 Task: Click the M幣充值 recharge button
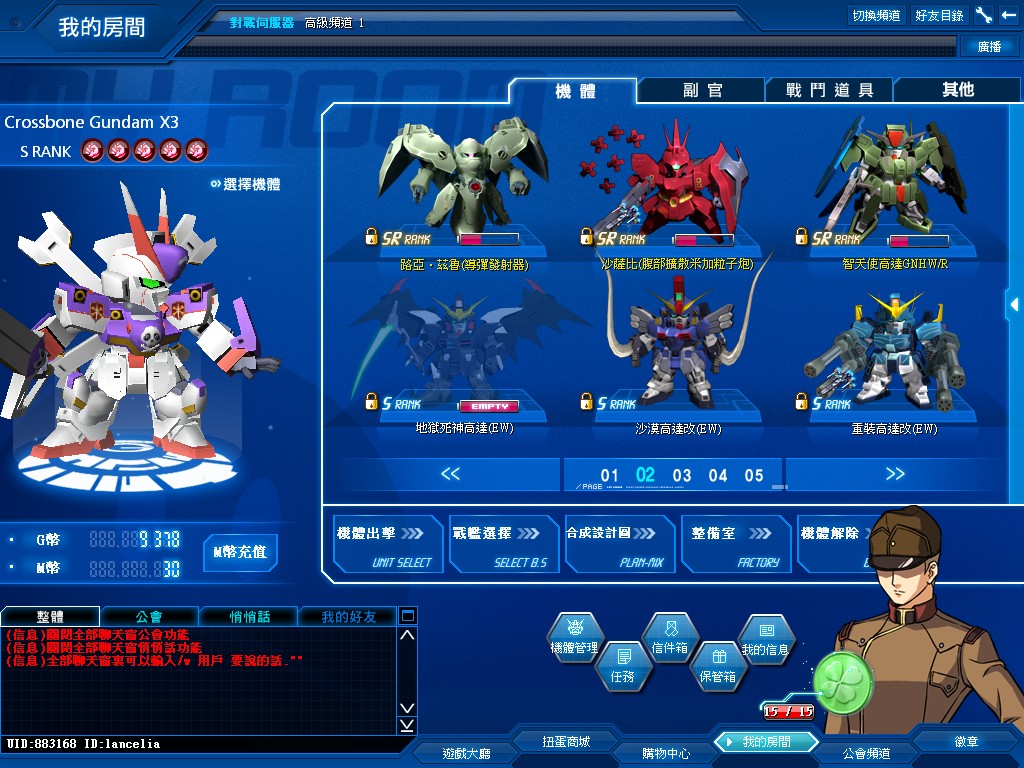pos(241,552)
